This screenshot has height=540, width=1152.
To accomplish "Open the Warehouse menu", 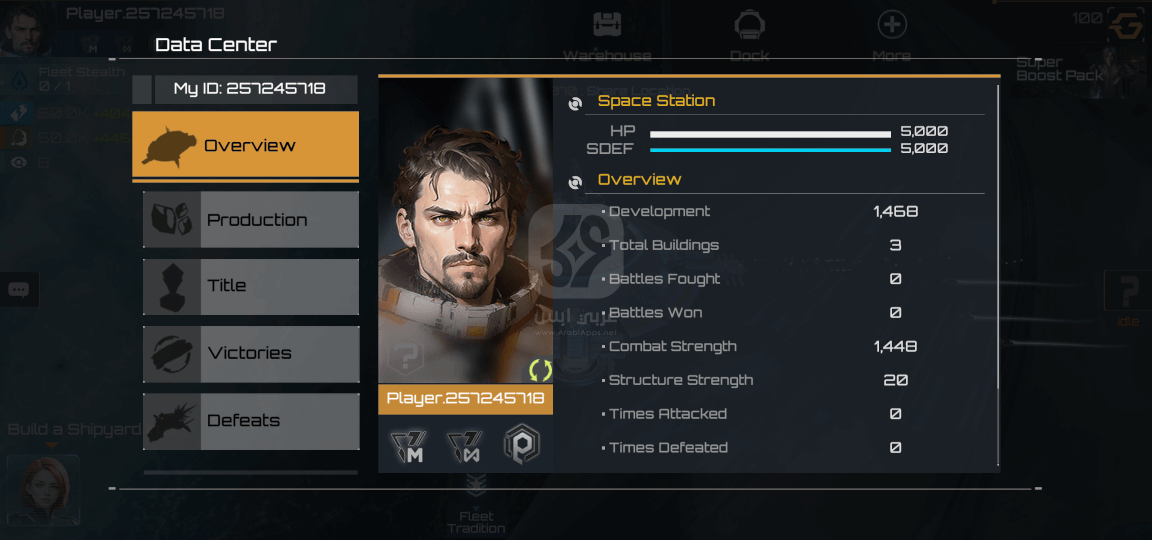I will click(x=606, y=36).
